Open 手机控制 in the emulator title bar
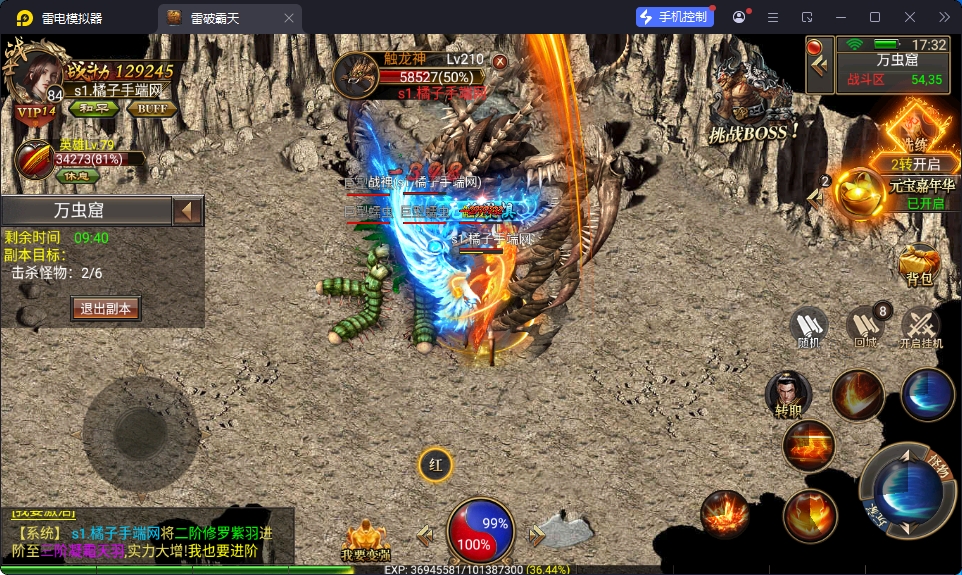The image size is (962, 575). pos(674,17)
